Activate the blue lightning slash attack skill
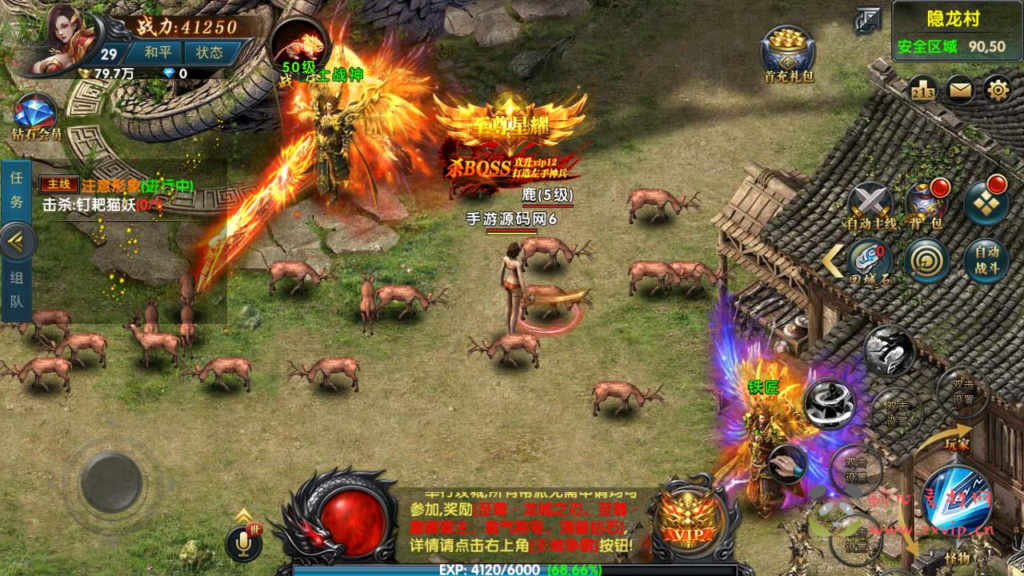Screen dimensions: 1024x576 click(954, 498)
